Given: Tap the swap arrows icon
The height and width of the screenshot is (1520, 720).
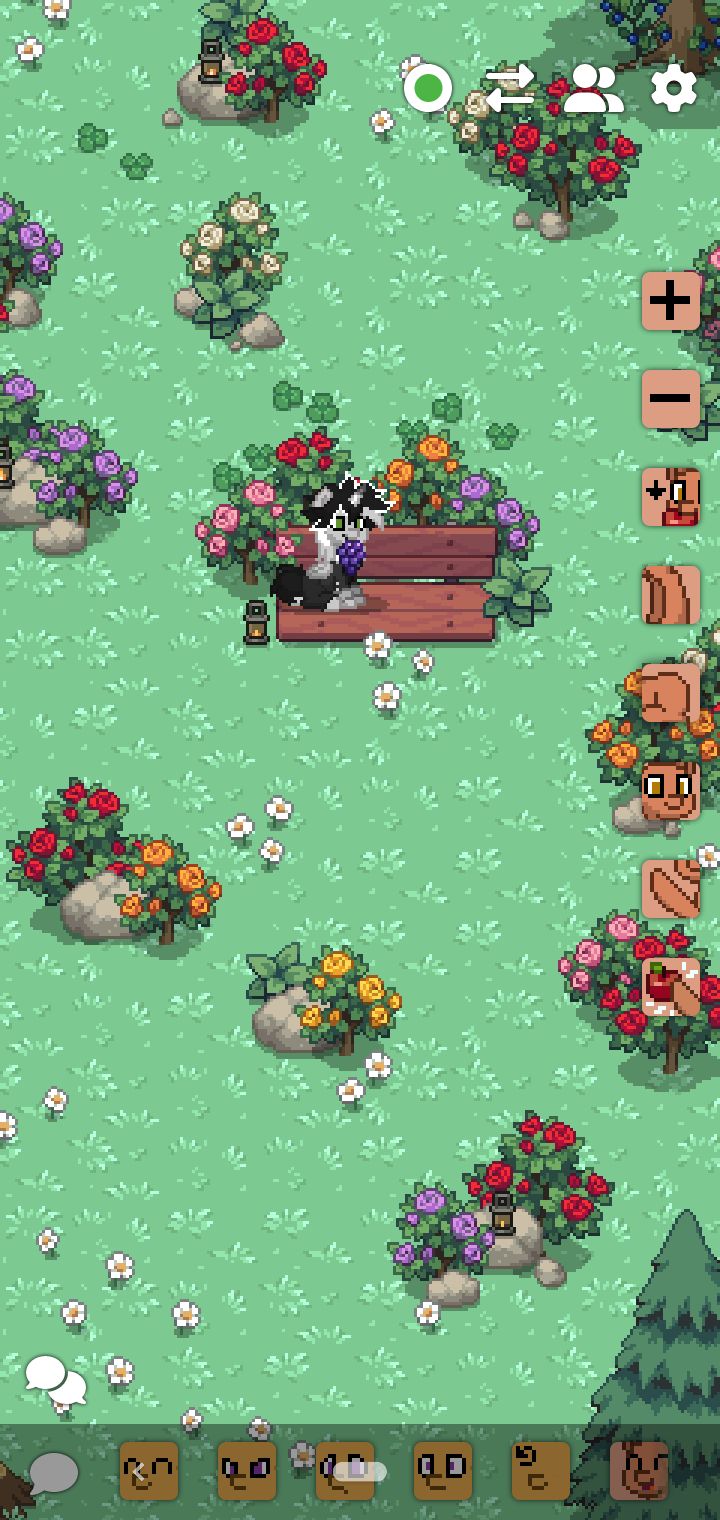Looking at the screenshot, I should [510, 89].
